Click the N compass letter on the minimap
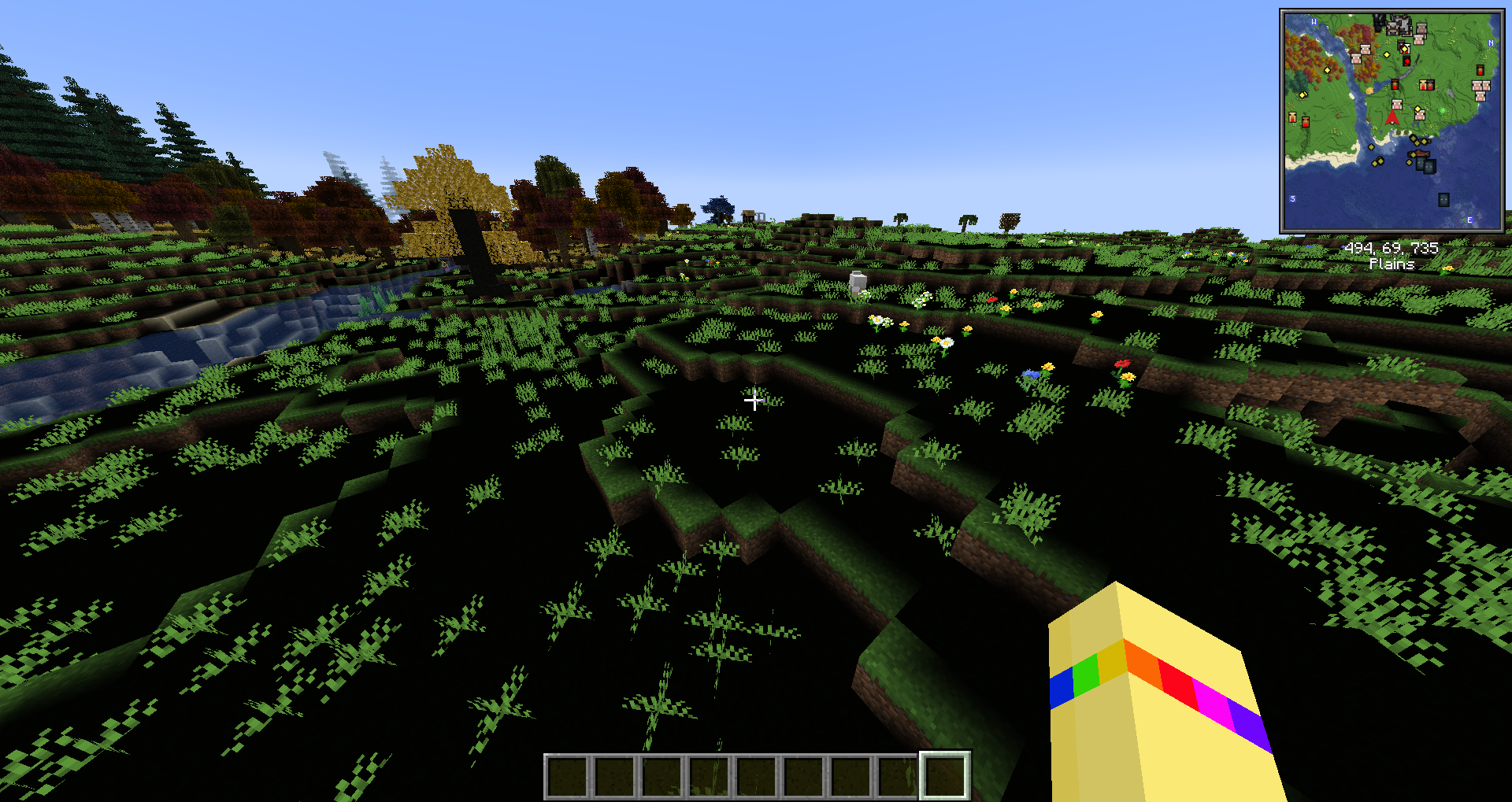Screen dimensions: 1512x802 coord(1490,43)
